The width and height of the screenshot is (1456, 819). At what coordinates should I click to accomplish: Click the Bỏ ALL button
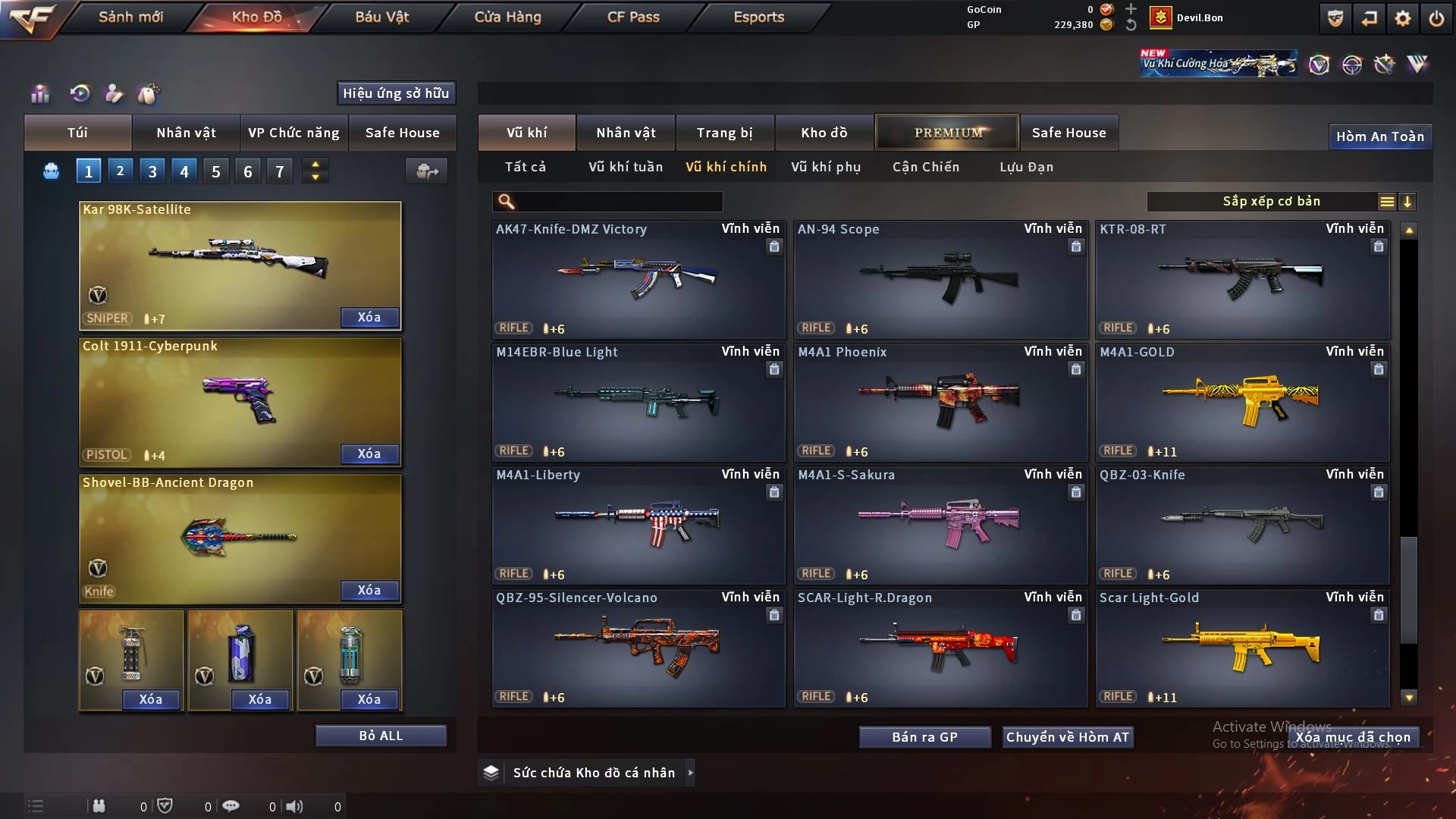(381, 736)
